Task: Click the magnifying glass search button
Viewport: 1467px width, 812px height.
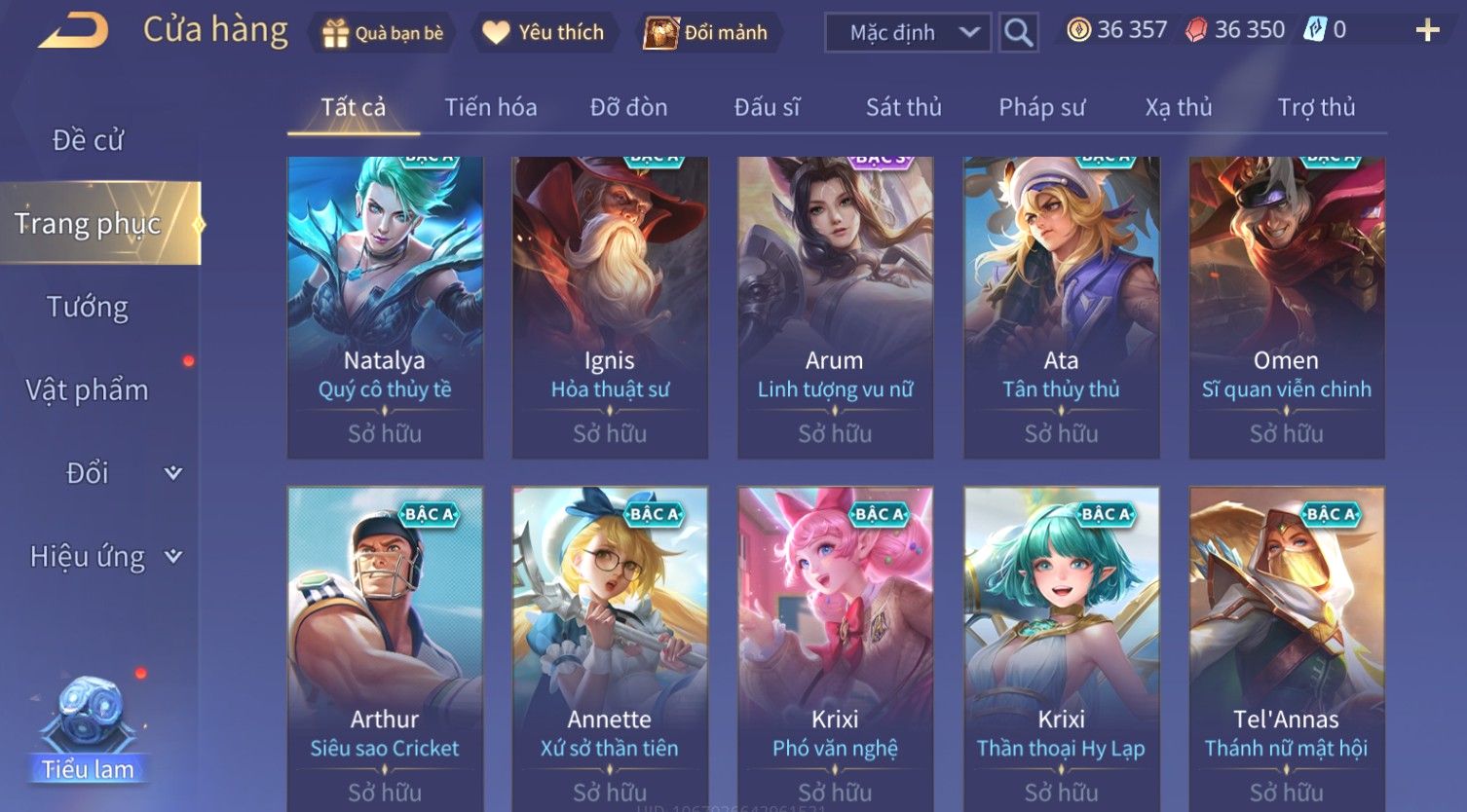Action: tap(1018, 33)
